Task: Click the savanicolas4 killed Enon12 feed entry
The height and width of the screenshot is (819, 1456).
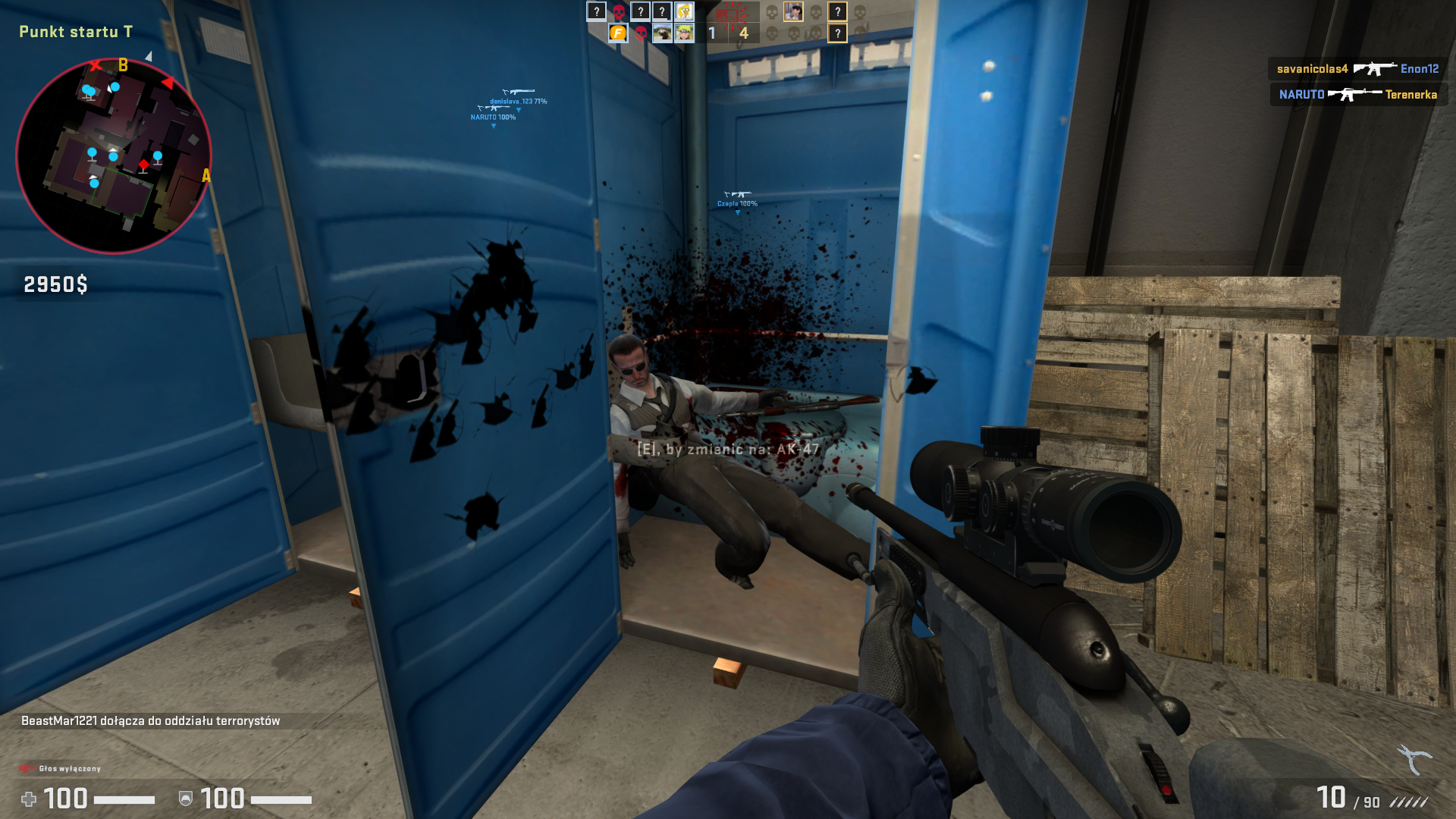Action: [x=1357, y=69]
